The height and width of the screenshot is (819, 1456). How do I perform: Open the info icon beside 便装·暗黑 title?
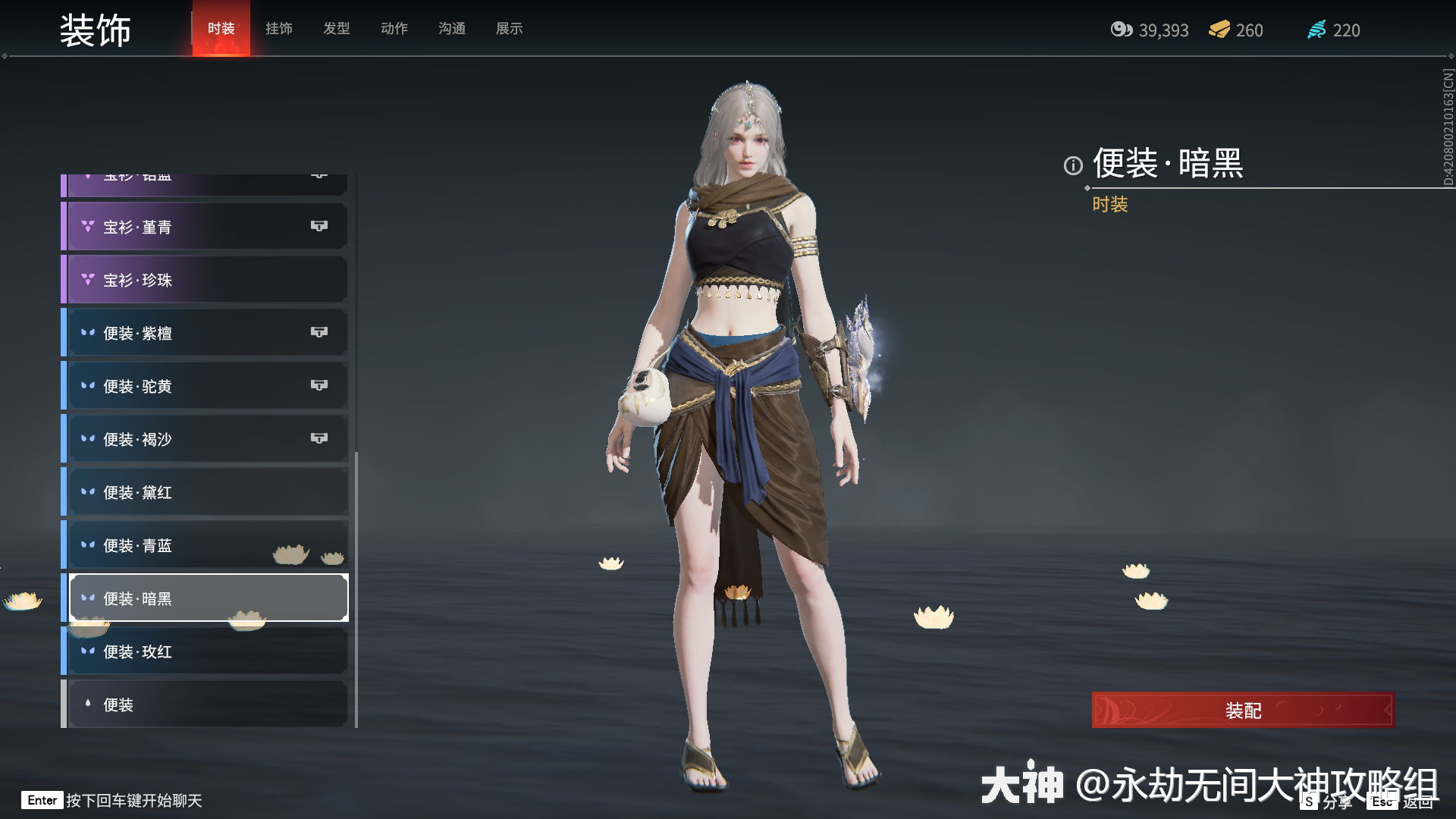[x=1072, y=166]
